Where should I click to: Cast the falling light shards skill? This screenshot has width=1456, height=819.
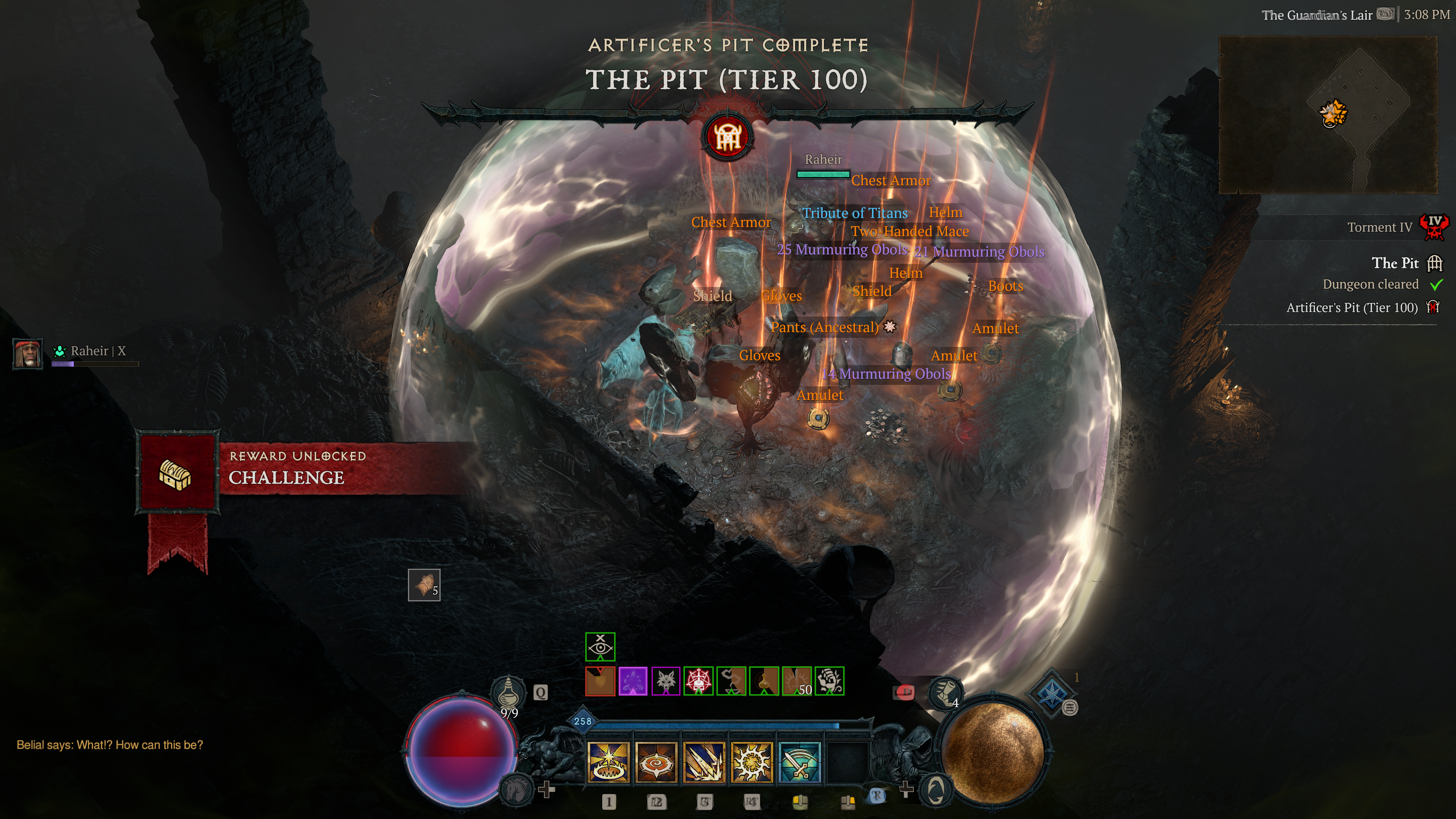pos(704,763)
